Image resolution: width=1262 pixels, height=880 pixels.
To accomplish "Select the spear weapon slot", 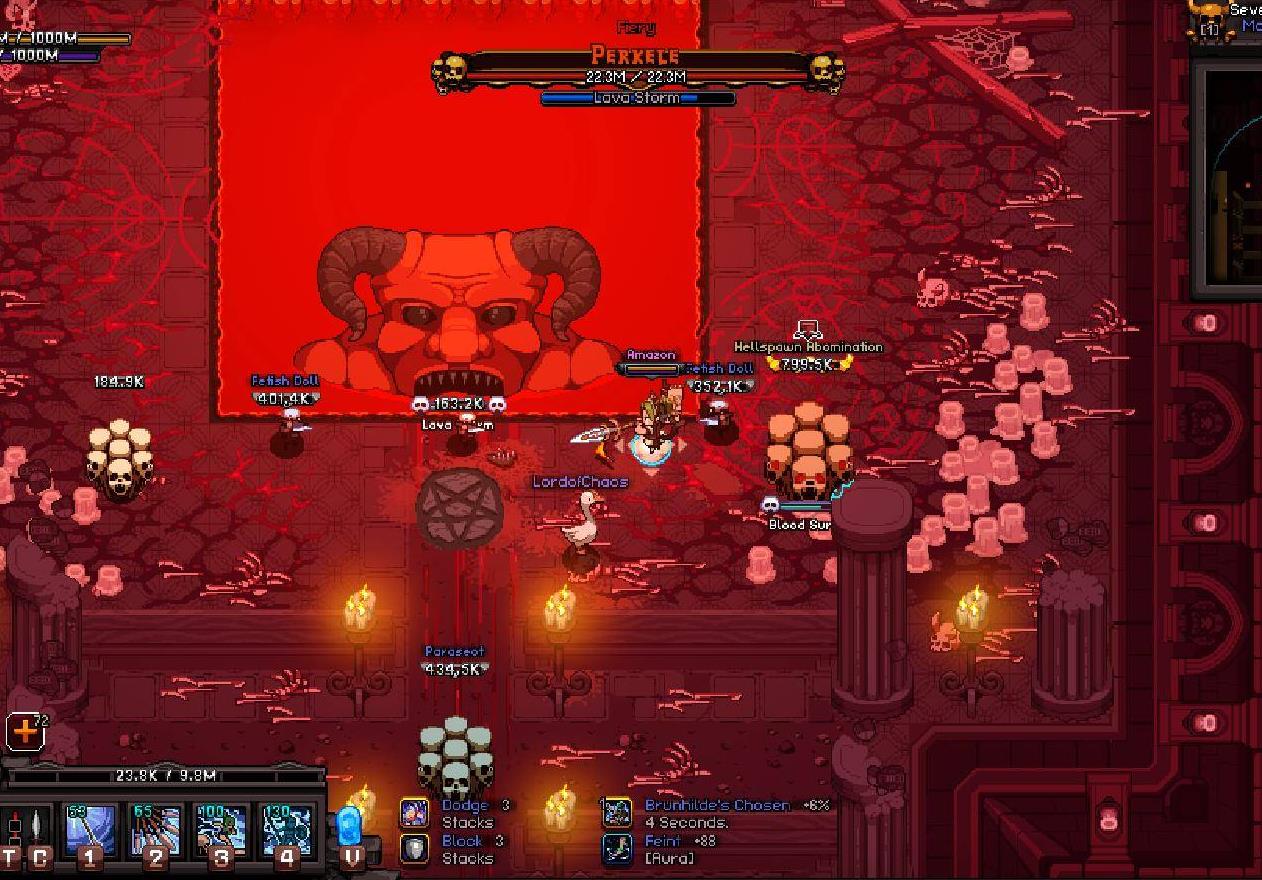I will coord(38,830).
